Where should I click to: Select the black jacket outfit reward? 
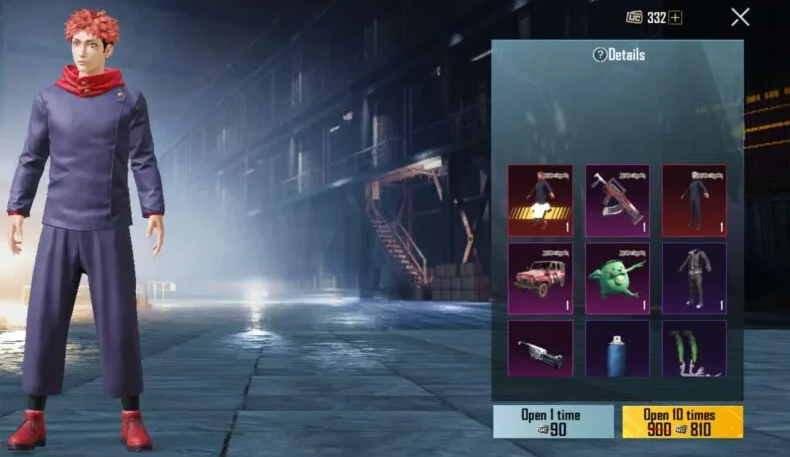(x=694, y=278)
